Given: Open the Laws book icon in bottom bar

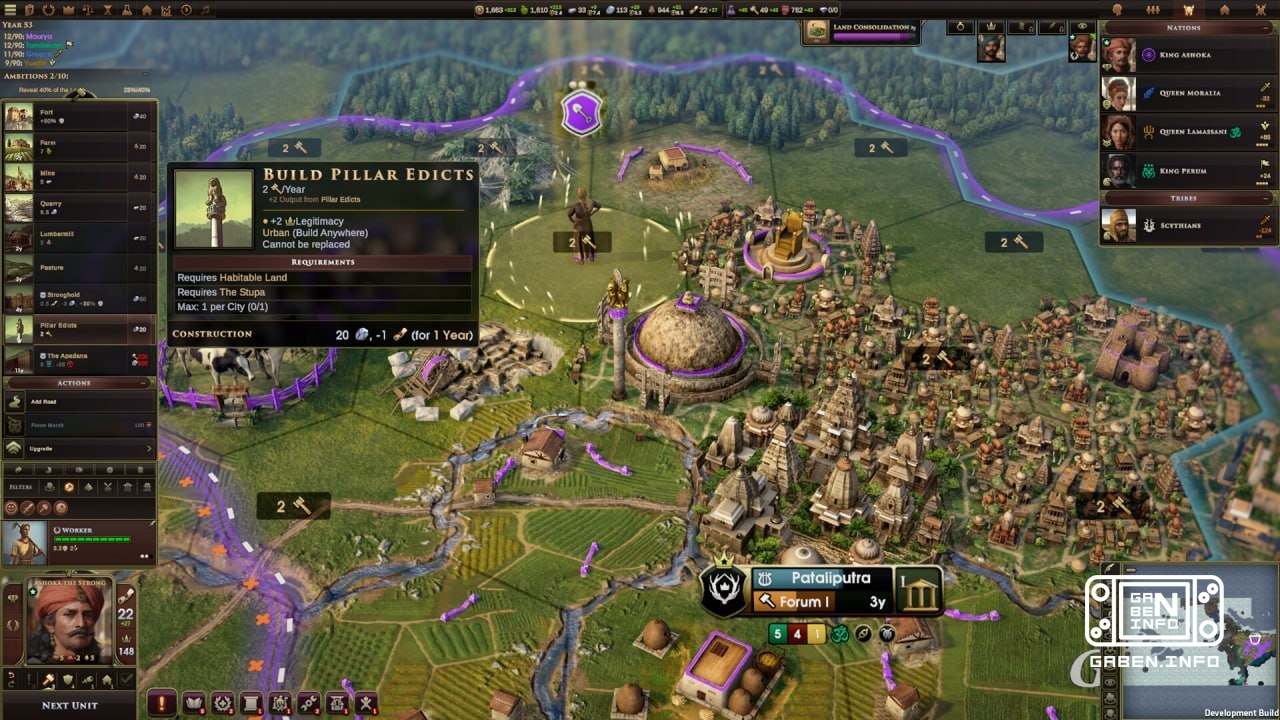Looking at the screenshot, I should tap(195, 703).
